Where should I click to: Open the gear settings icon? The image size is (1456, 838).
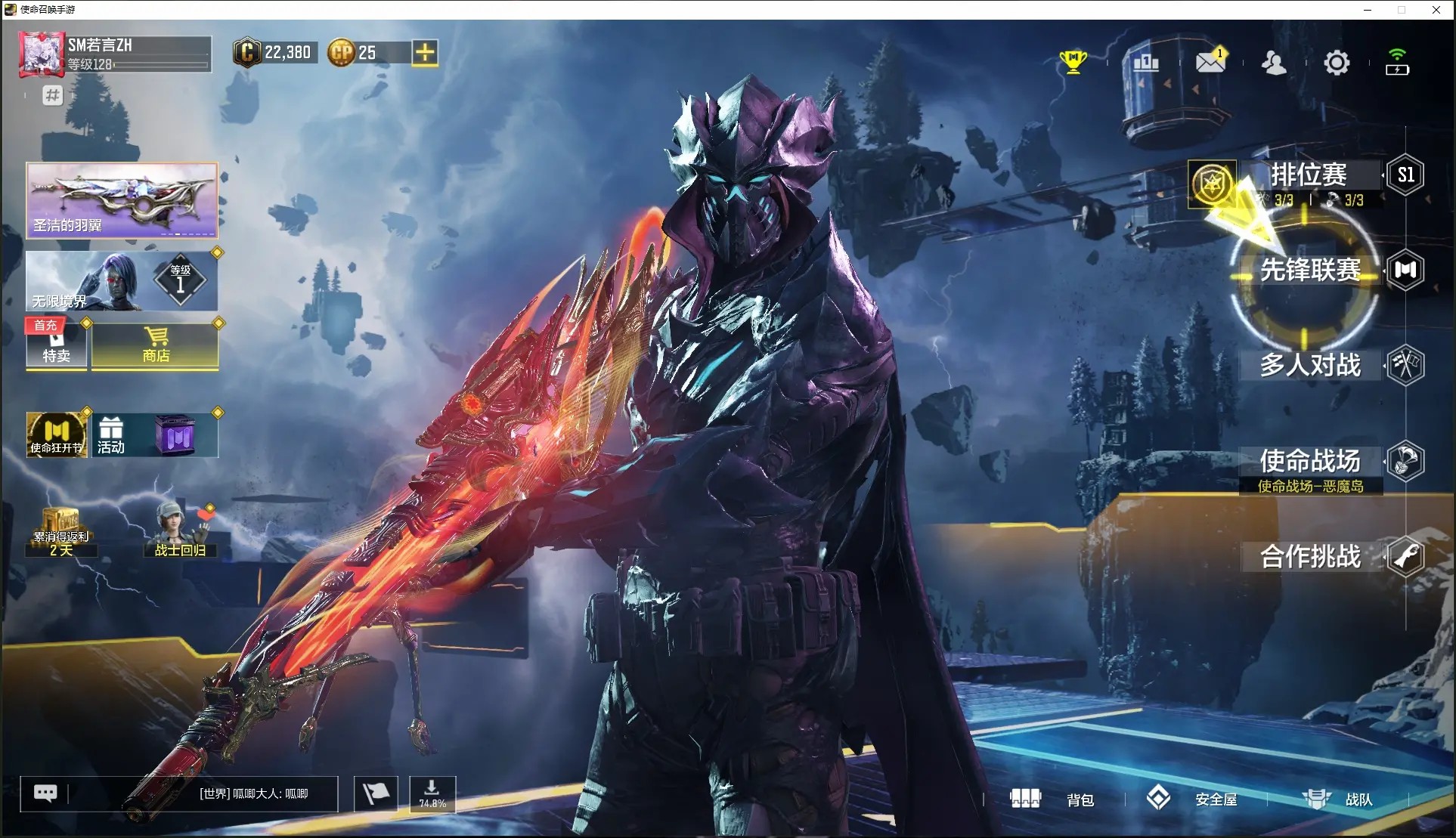1336,63
